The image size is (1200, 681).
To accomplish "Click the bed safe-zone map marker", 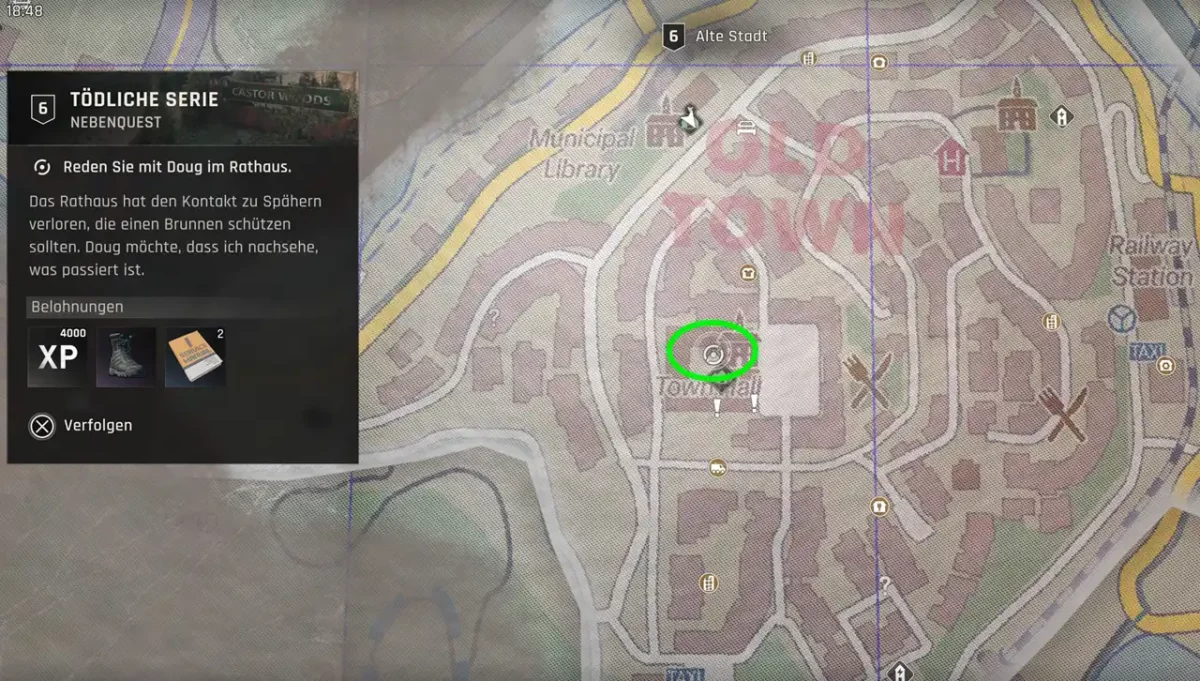I will click(745, 126).
